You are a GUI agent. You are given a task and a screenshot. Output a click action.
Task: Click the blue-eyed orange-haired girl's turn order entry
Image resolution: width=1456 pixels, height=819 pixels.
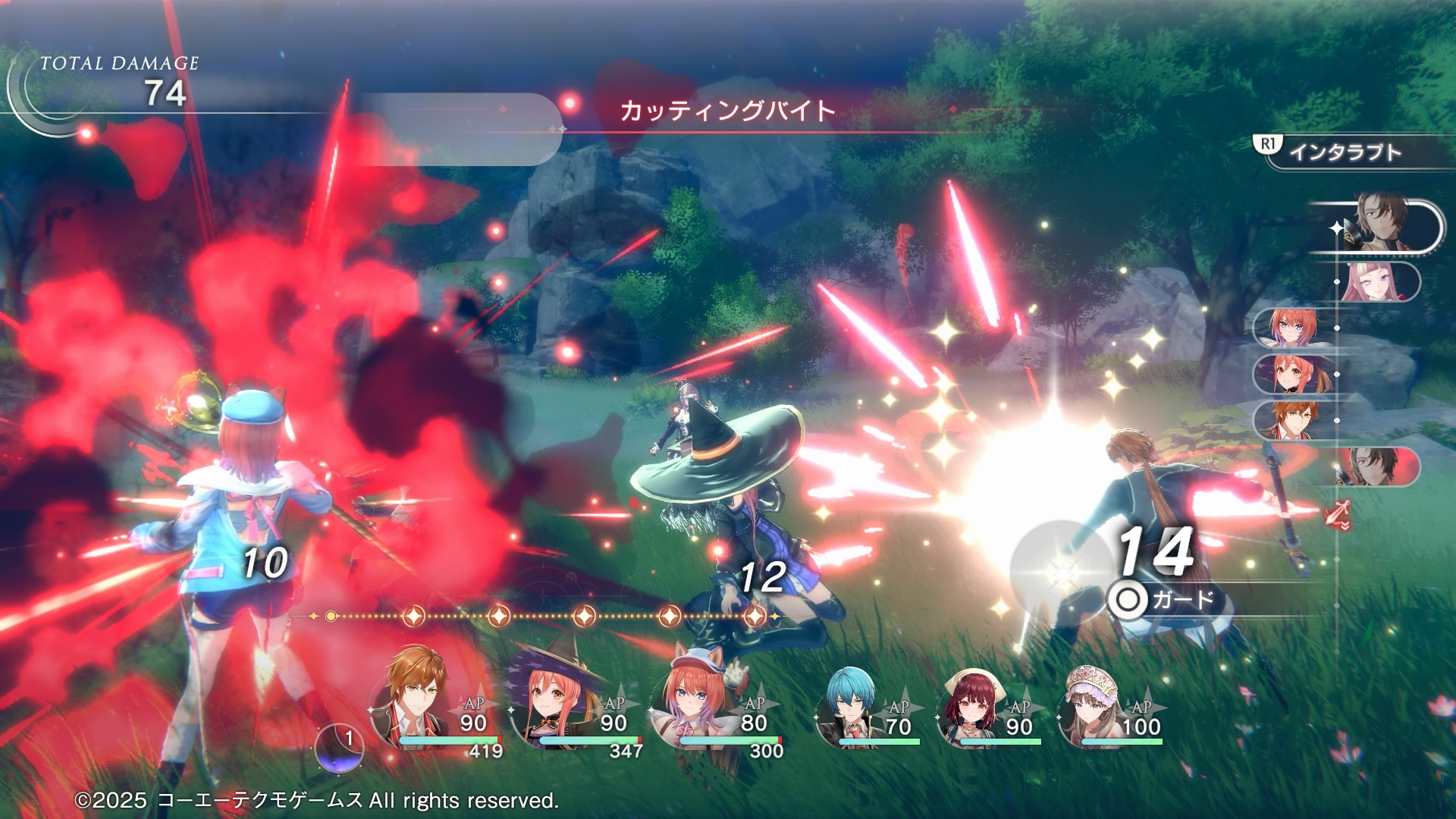[1289, 328]
